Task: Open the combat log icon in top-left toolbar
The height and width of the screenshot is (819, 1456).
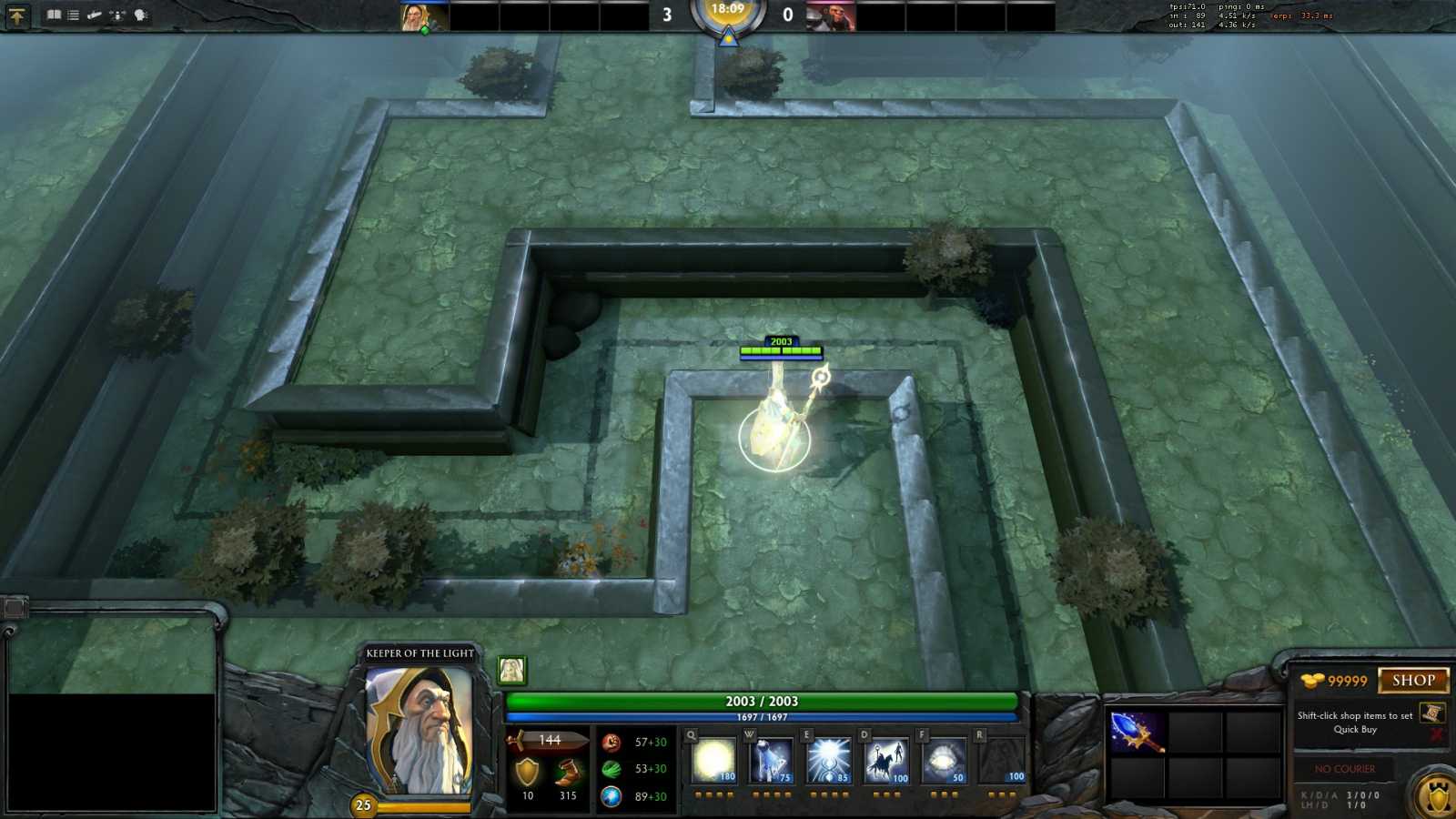Action: 72,15
